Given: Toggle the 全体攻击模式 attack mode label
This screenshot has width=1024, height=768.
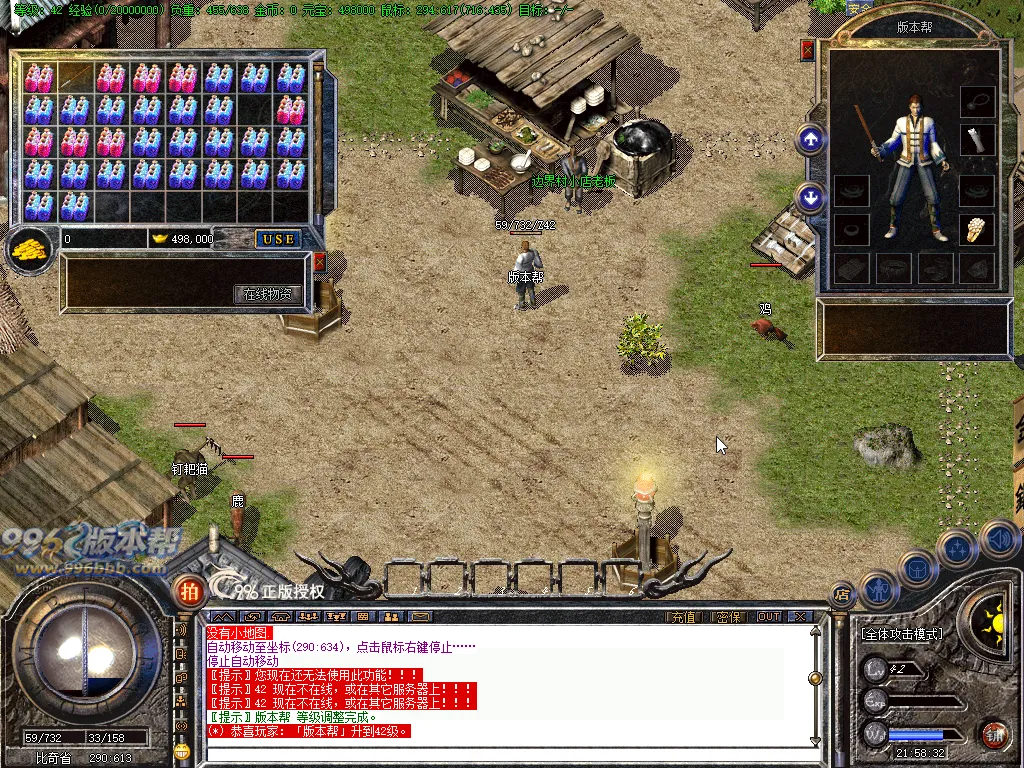Looking at the screenshot, I should [x=902, y=634].
